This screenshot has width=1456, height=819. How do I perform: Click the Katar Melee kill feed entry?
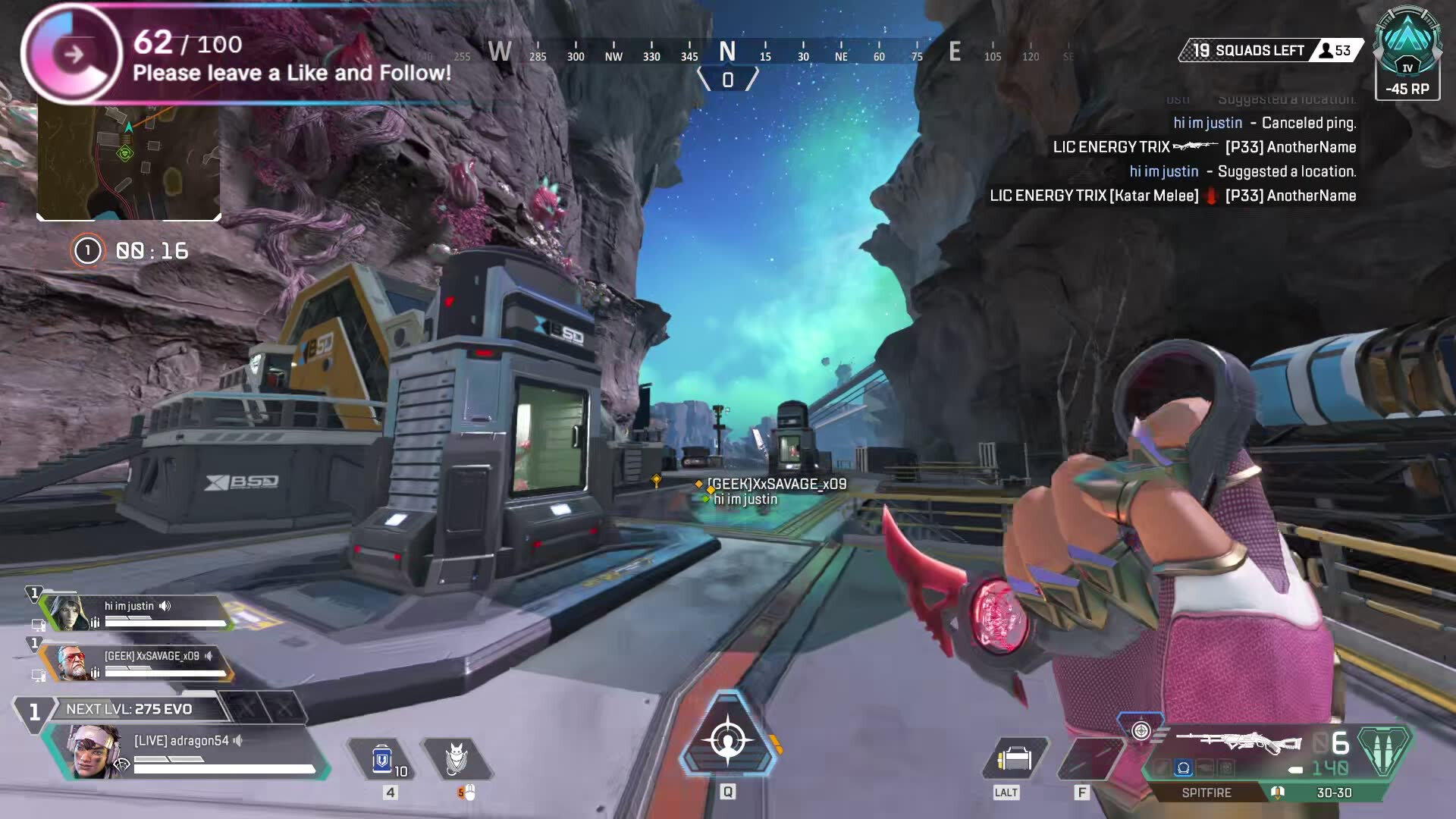click(1172, 196)
